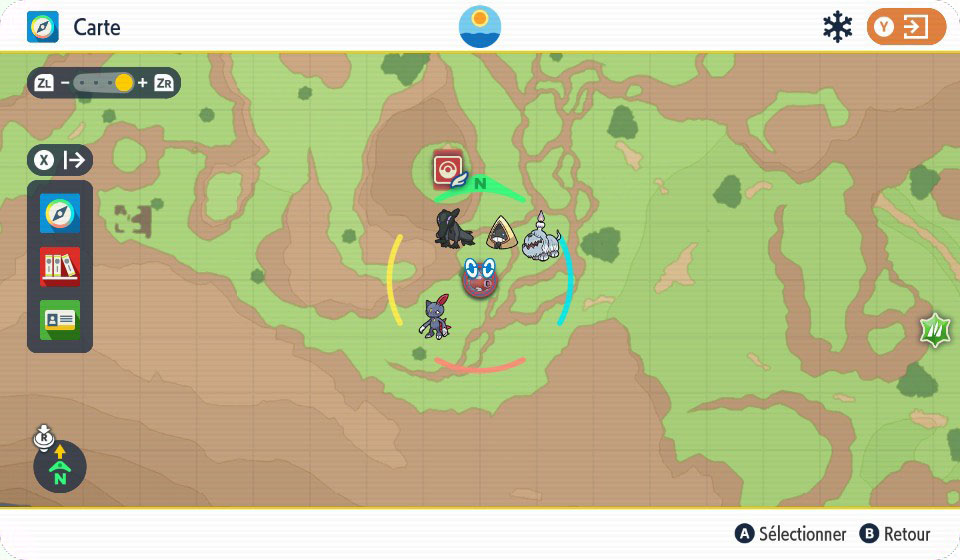This screenshot has width=960, height=560.
Task: Select the white fanged ice Pokémon icon
Action: coord(541,236)
